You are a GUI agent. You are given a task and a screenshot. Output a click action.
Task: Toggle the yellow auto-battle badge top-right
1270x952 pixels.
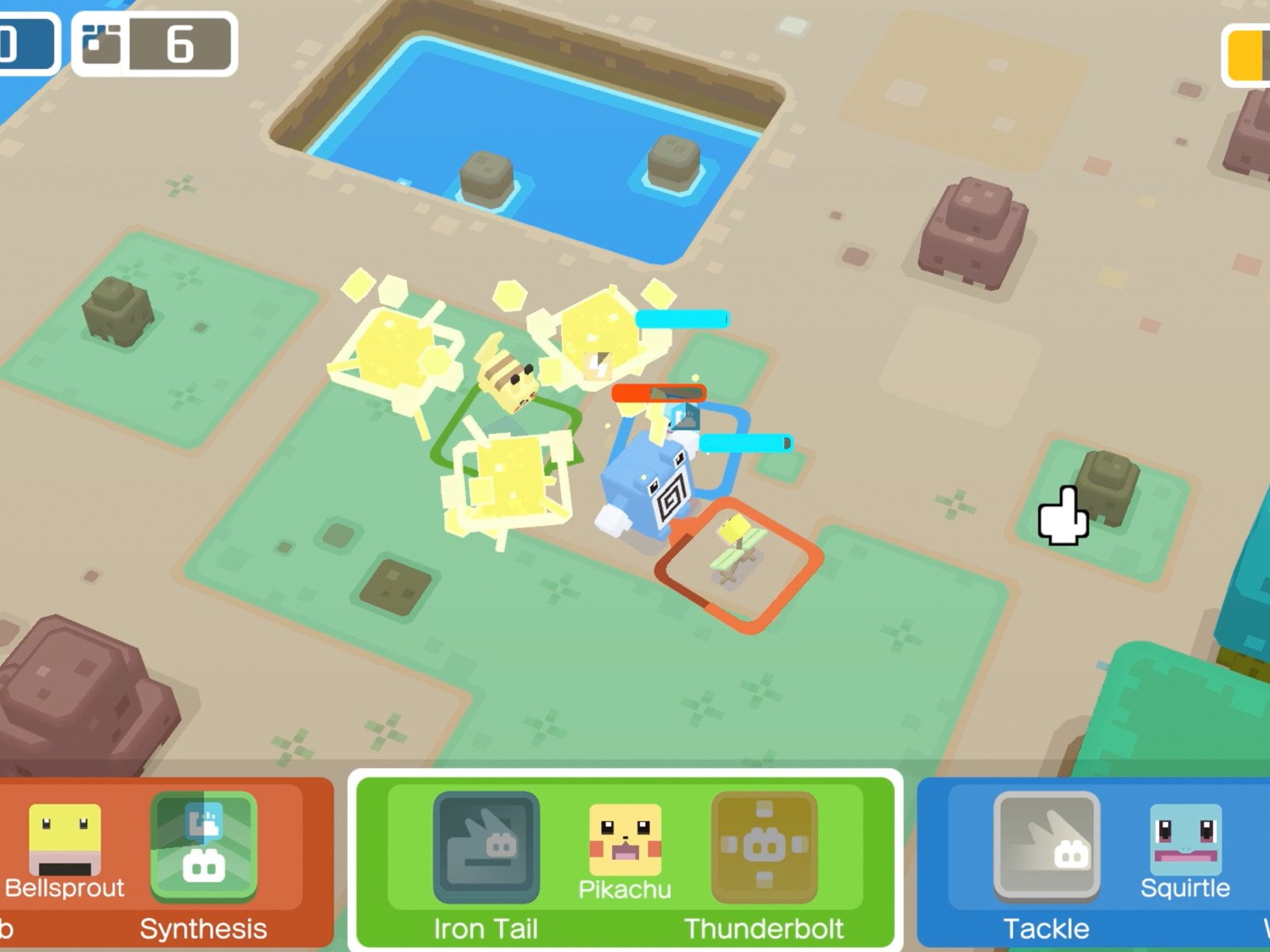pos(1245,54)
